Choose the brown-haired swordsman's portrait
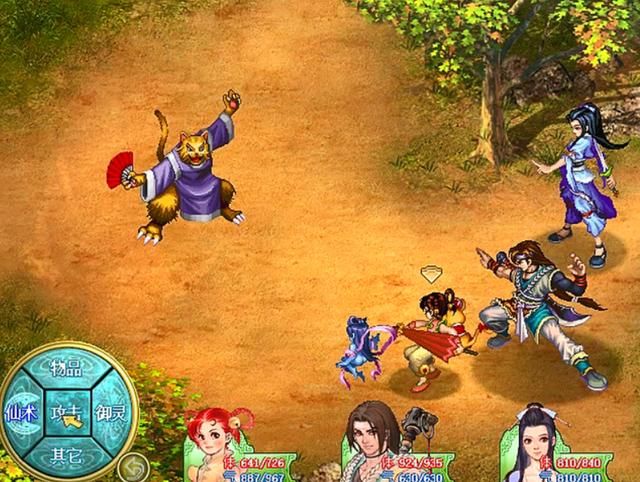 tap(372, 440)
